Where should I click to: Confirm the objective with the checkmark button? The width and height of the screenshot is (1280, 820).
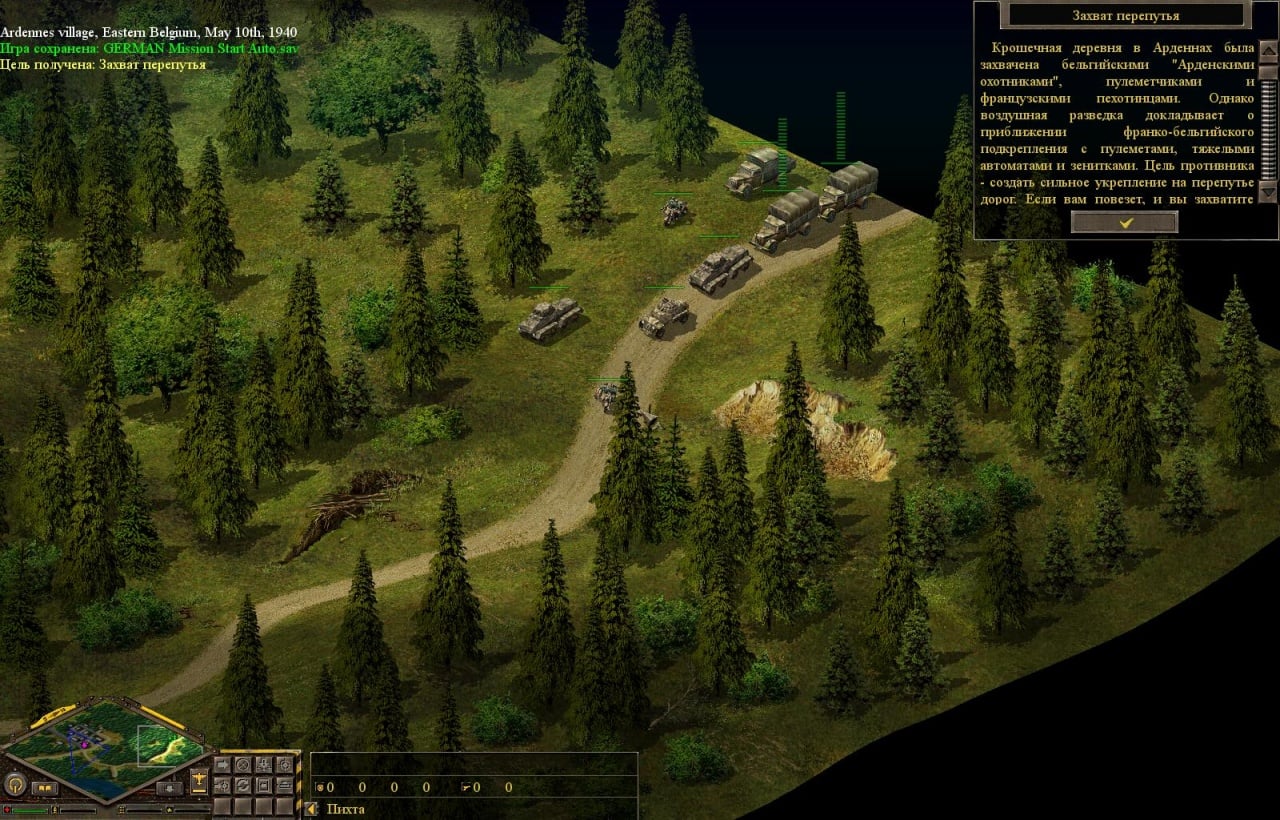point(1124,222)
